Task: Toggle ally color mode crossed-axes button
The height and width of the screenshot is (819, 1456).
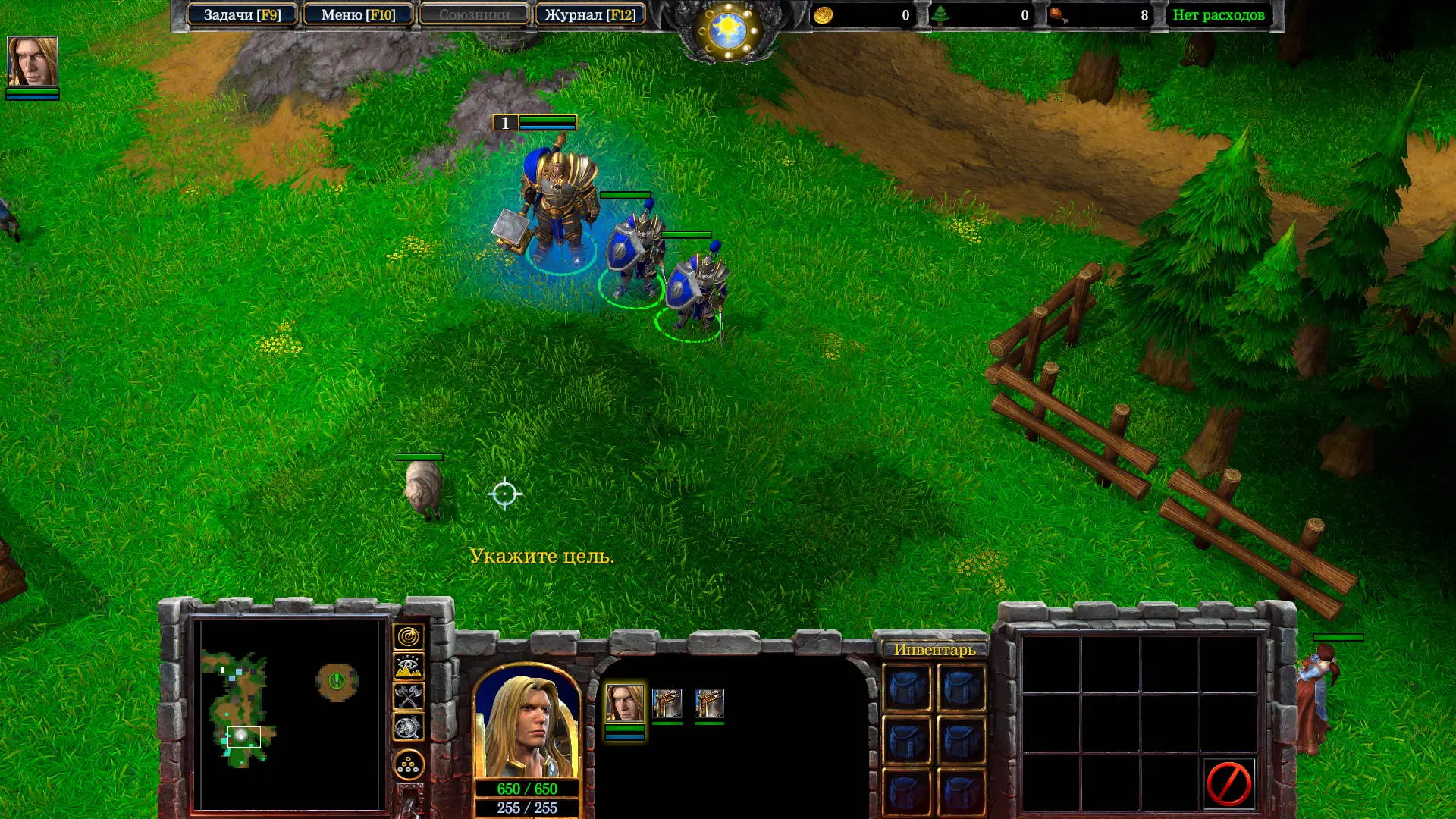Action: coord(409,697)
